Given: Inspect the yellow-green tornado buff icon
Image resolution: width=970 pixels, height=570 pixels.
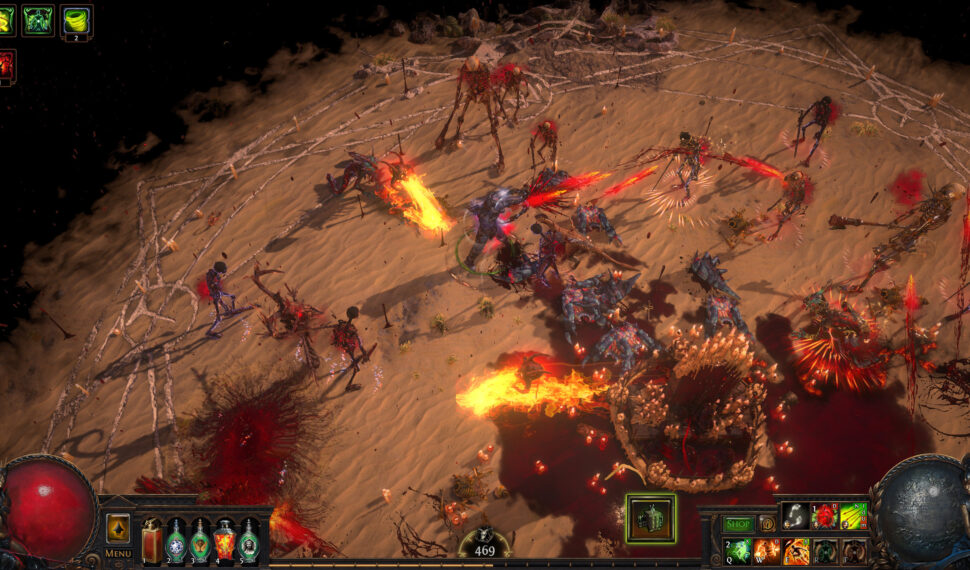Looking at the screenshot, I should (76, 19).
